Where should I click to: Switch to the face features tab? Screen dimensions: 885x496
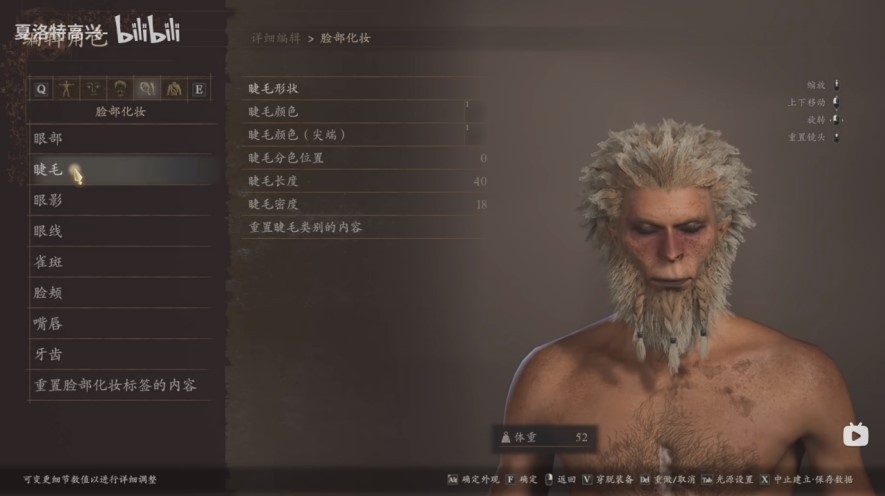(94, 88)
